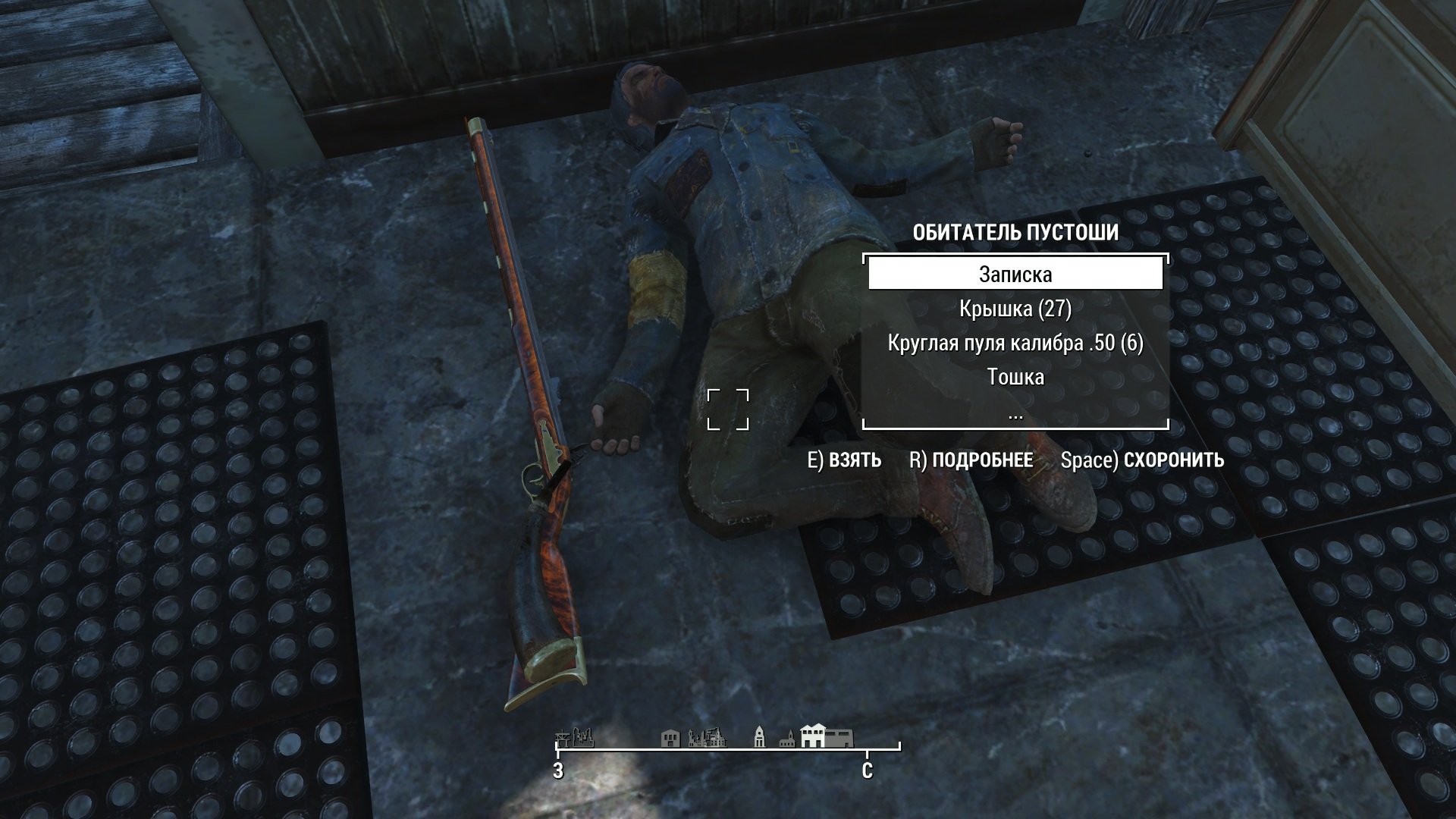The image size is (1456, 819).
Task: Select the Тошка item in loot list
Action: [x=1015, y=377]
